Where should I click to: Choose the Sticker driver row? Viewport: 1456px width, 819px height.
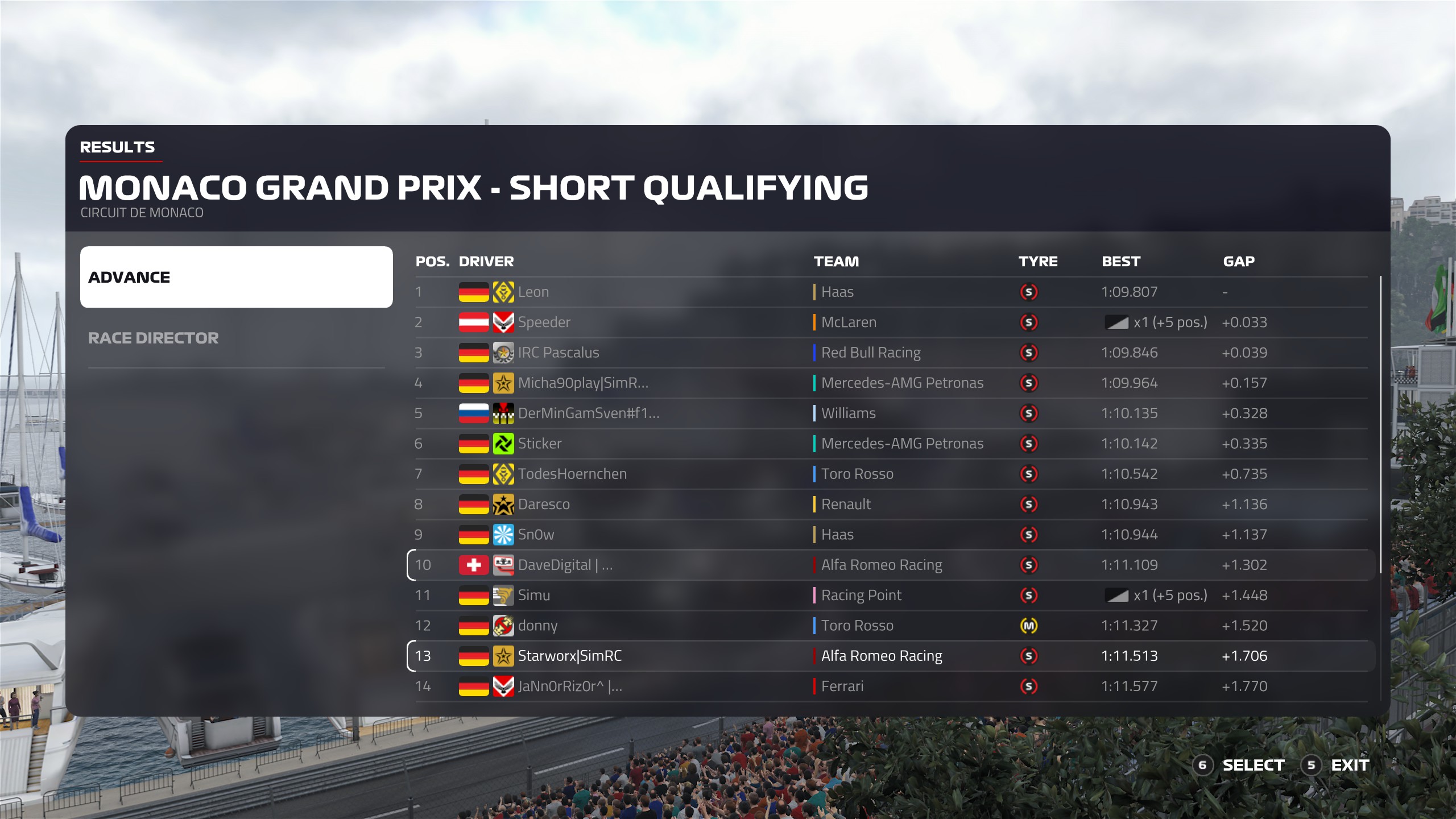click(891, 444)
